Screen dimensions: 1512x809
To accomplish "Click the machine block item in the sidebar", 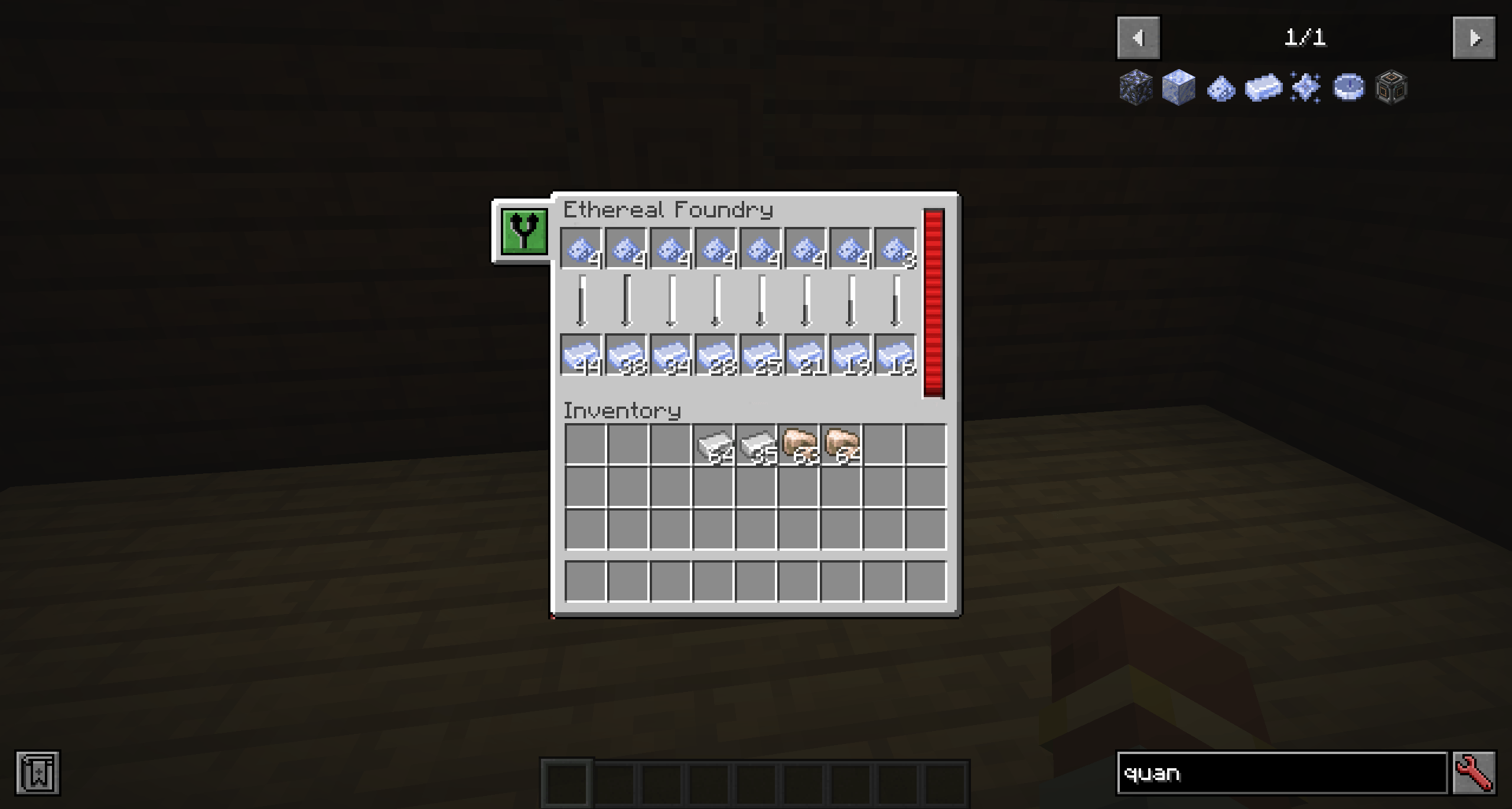I will pyautogui.click(x=1393, y=87).
